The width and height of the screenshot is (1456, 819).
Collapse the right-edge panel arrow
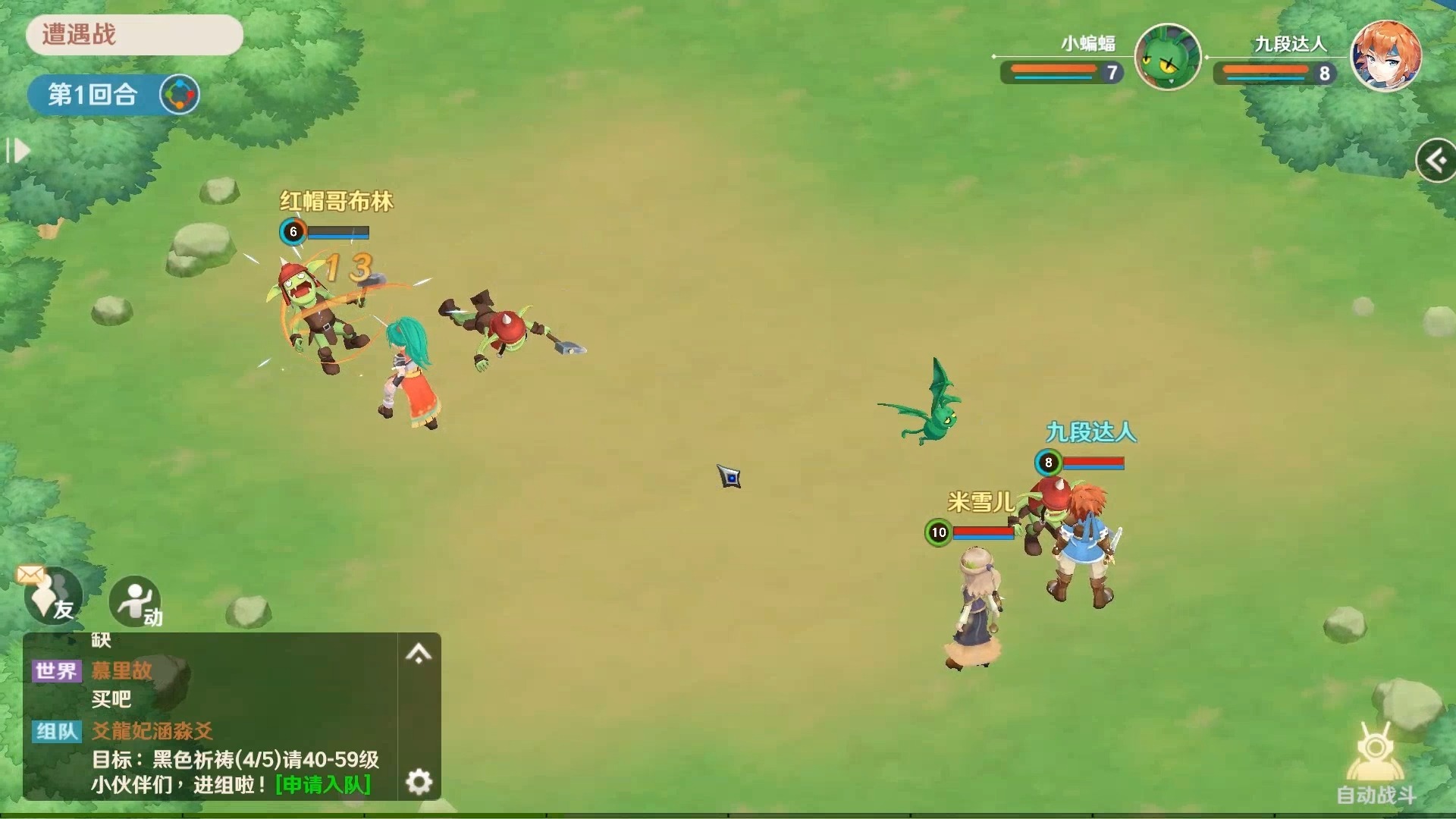pyautogui.click(x=1435, y=159)
